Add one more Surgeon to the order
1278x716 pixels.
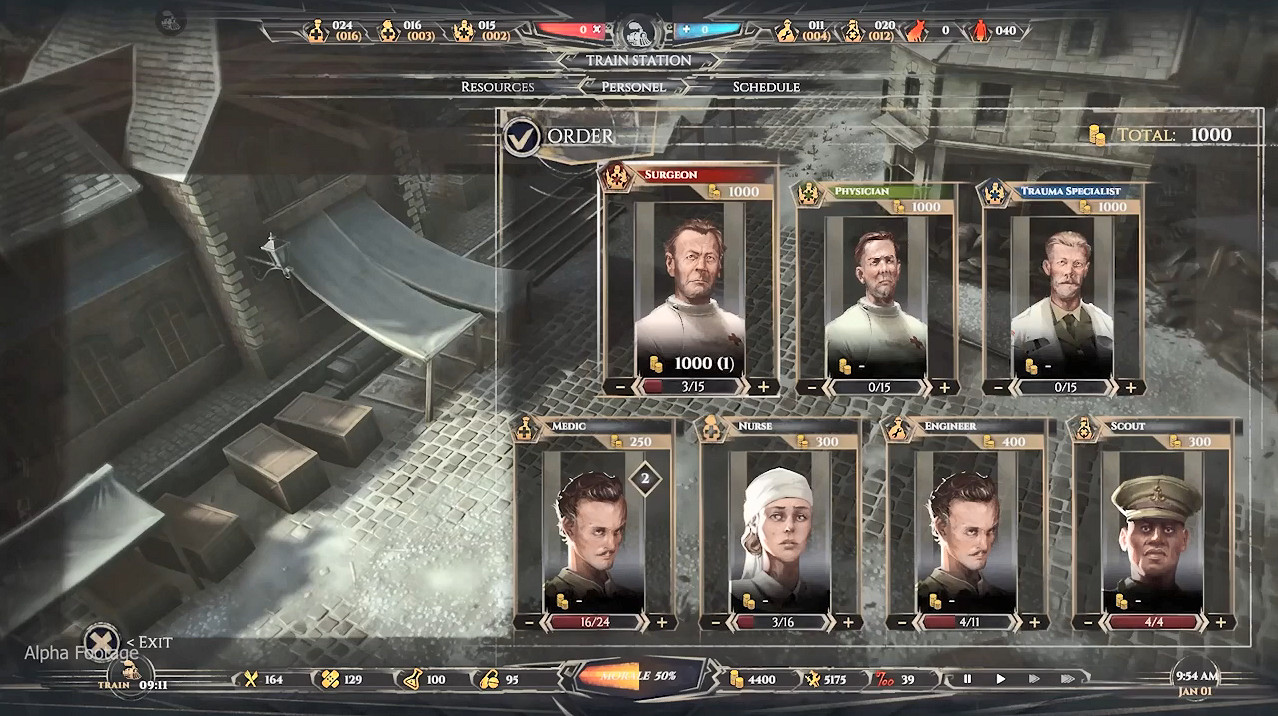pyautogui.click(x=764, y=387)
